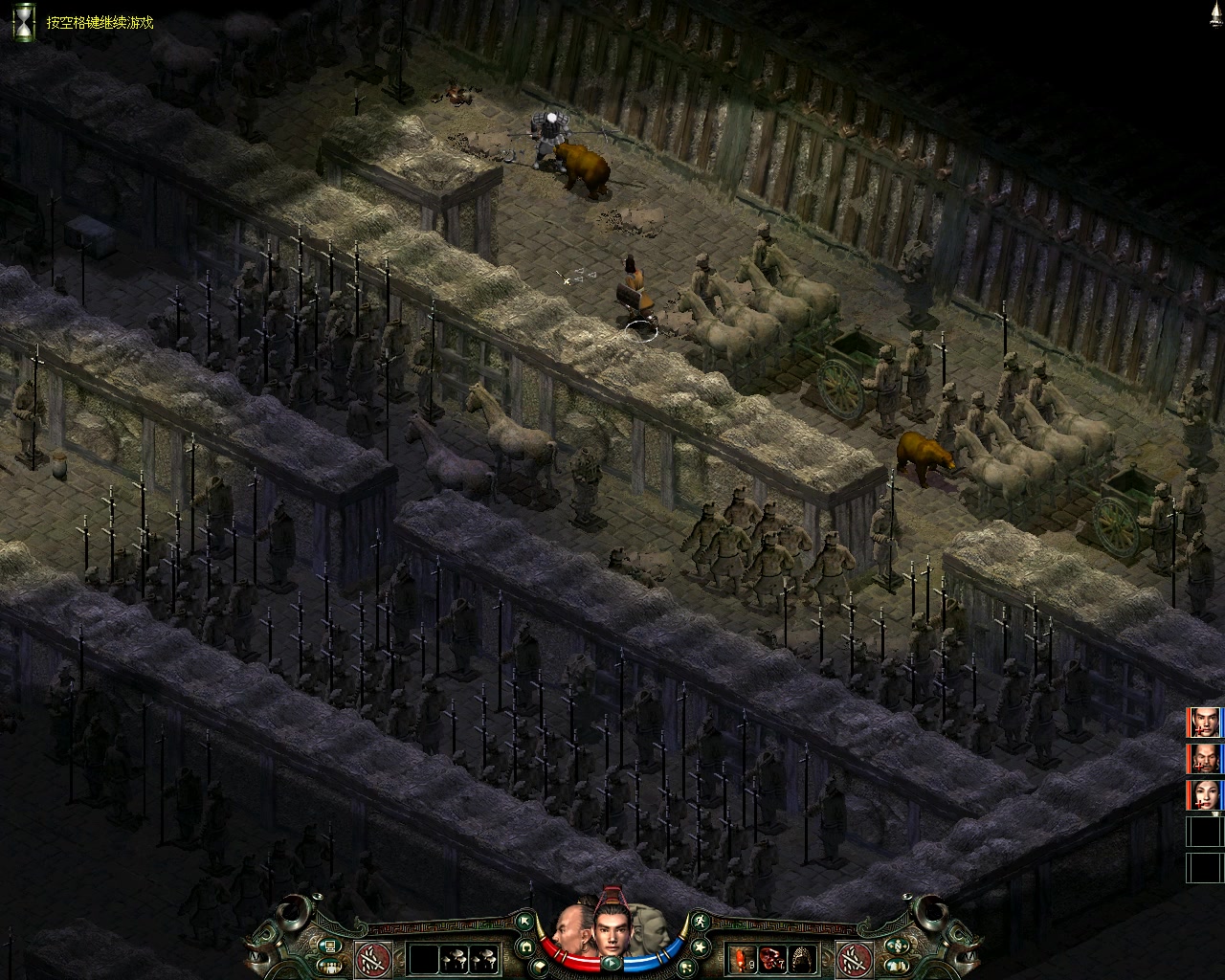Select the female party member portrait
1225x980 pixels.
coord(1206,795)
